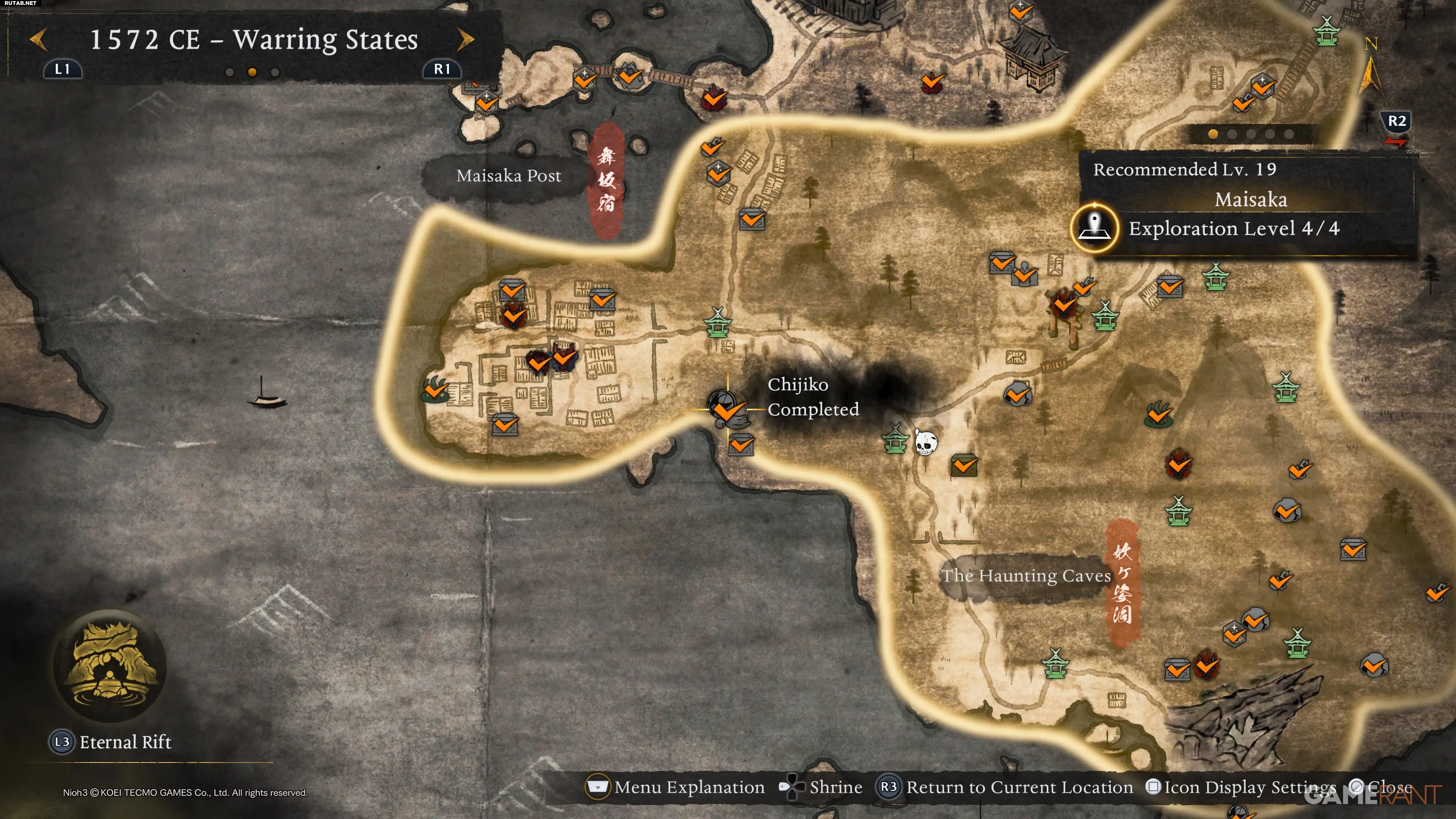Choose the Shrine option in bottom bar
Screen dimensions: 1456x819
click(821, 787)
